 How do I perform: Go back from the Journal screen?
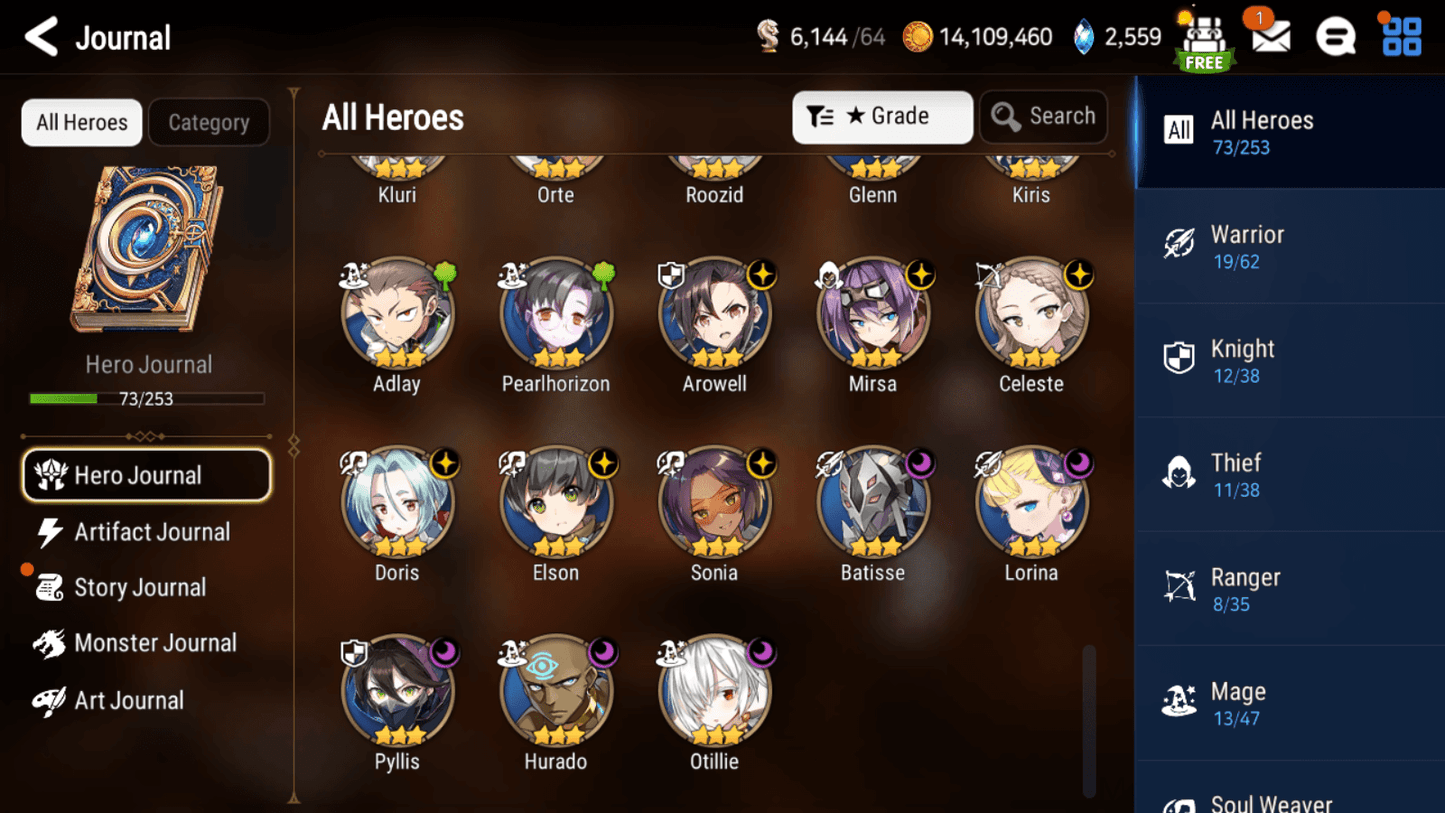click(42, 38)
